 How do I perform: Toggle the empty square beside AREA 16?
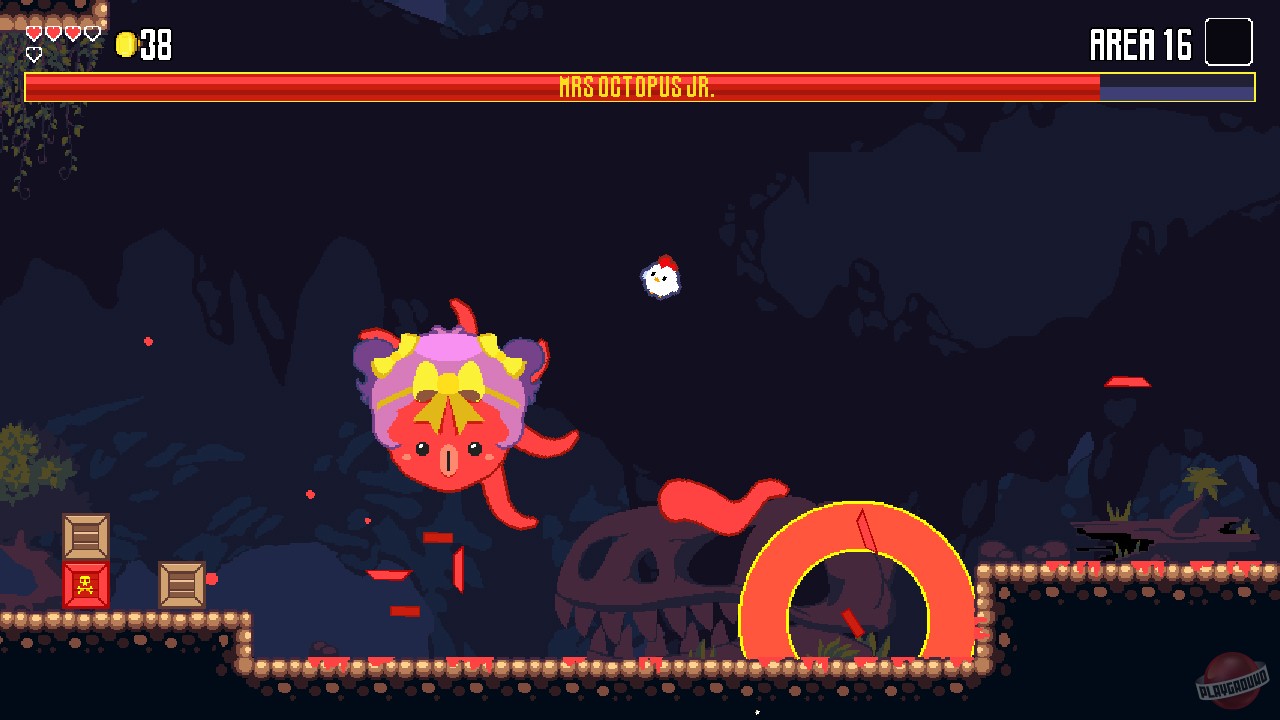(1228, 42)
